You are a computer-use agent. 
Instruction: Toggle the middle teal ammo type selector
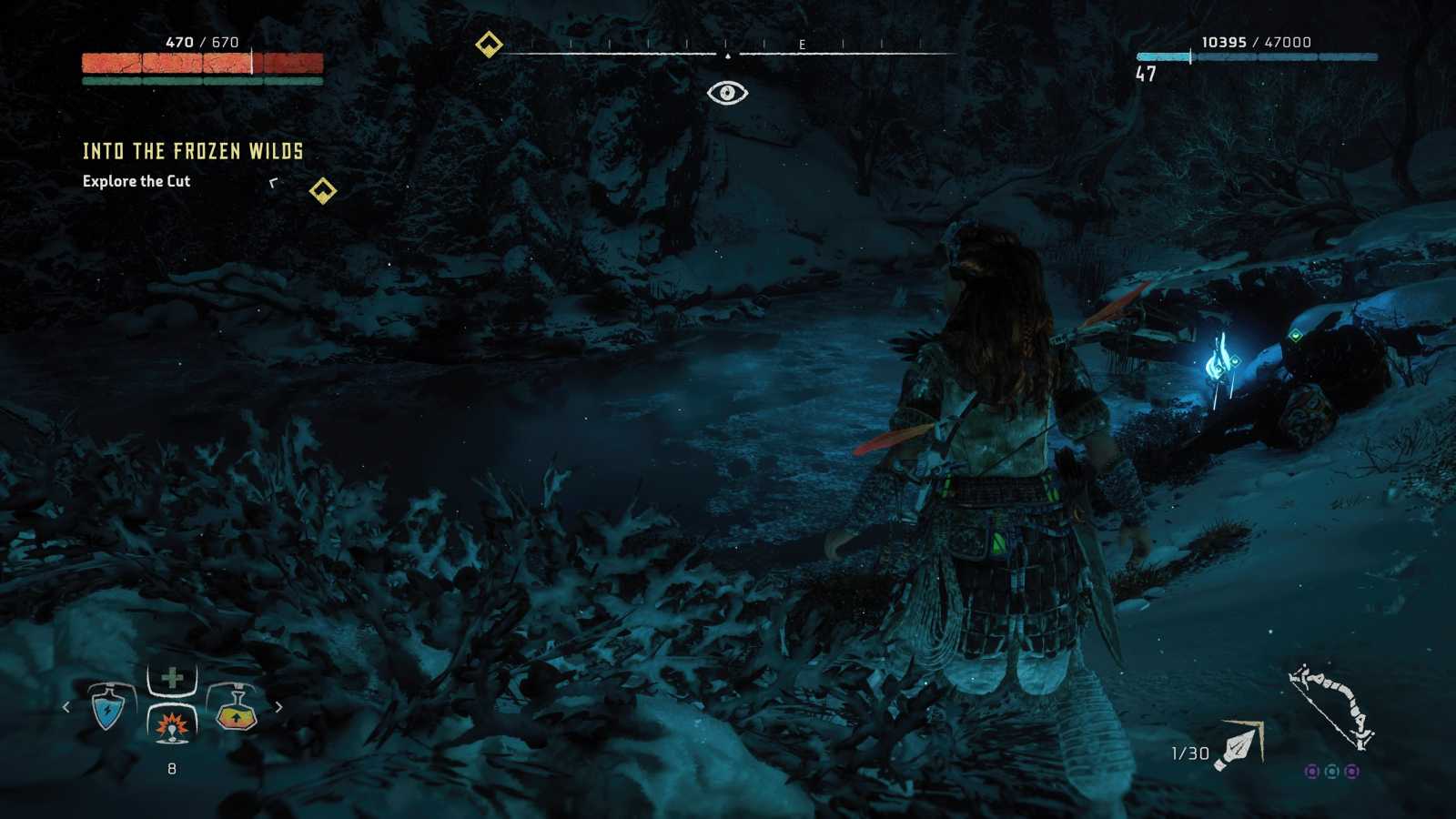click(1331, 773)
